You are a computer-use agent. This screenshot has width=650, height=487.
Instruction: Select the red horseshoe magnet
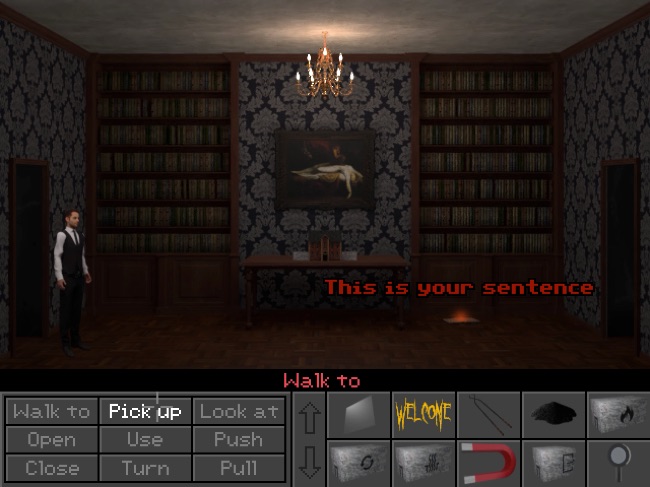(487, 461)
